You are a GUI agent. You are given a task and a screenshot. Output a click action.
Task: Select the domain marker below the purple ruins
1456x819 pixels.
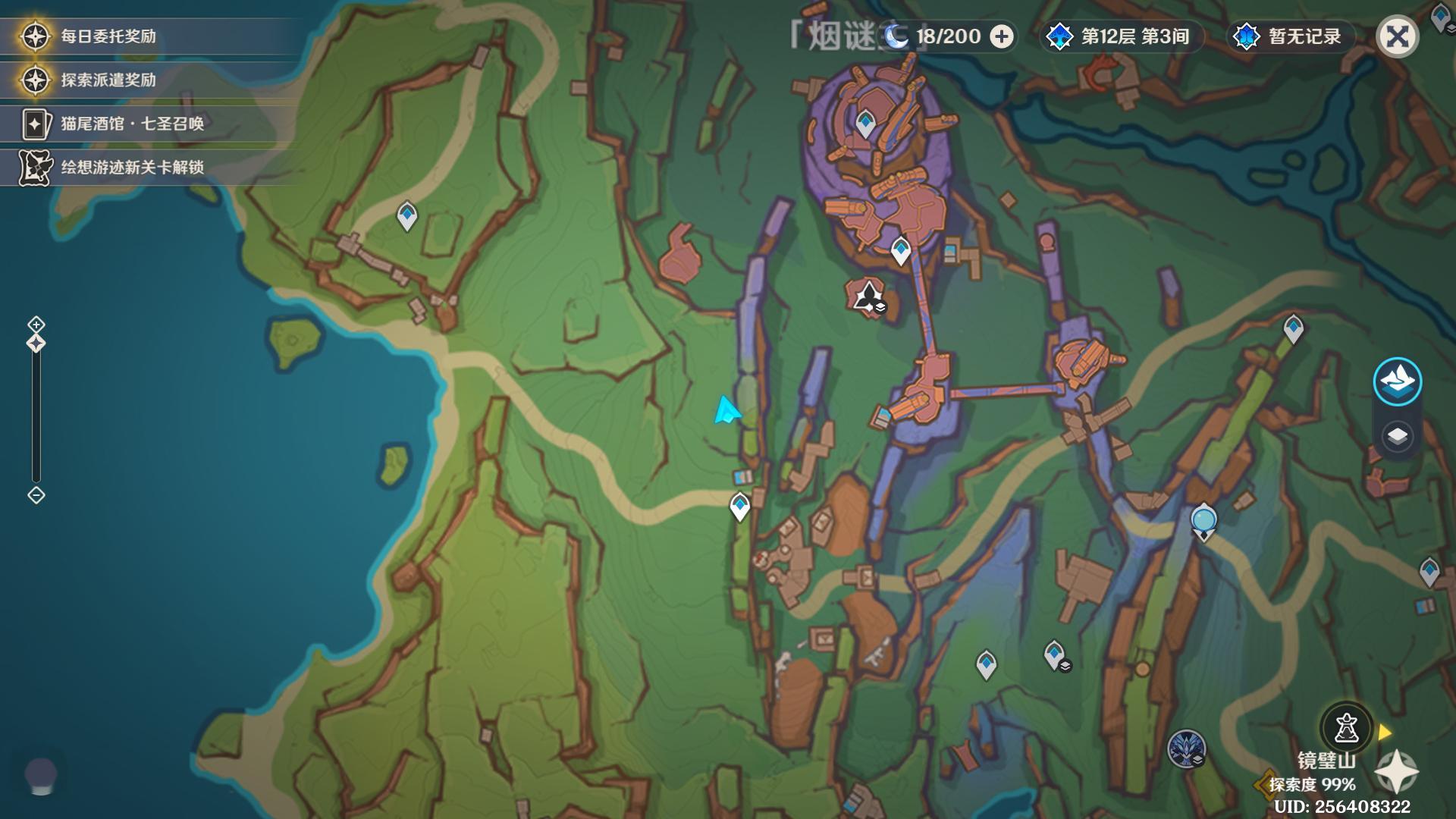coord(867,297)
